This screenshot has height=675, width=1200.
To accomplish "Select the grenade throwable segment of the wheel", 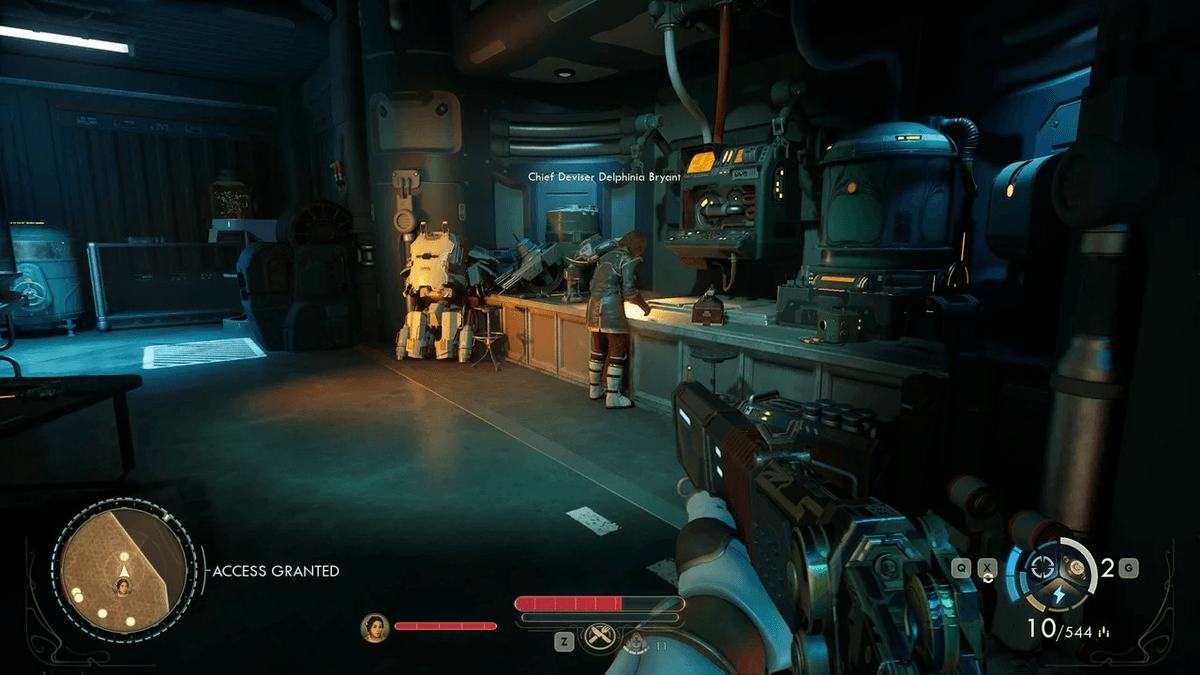I will [1075, 567].
